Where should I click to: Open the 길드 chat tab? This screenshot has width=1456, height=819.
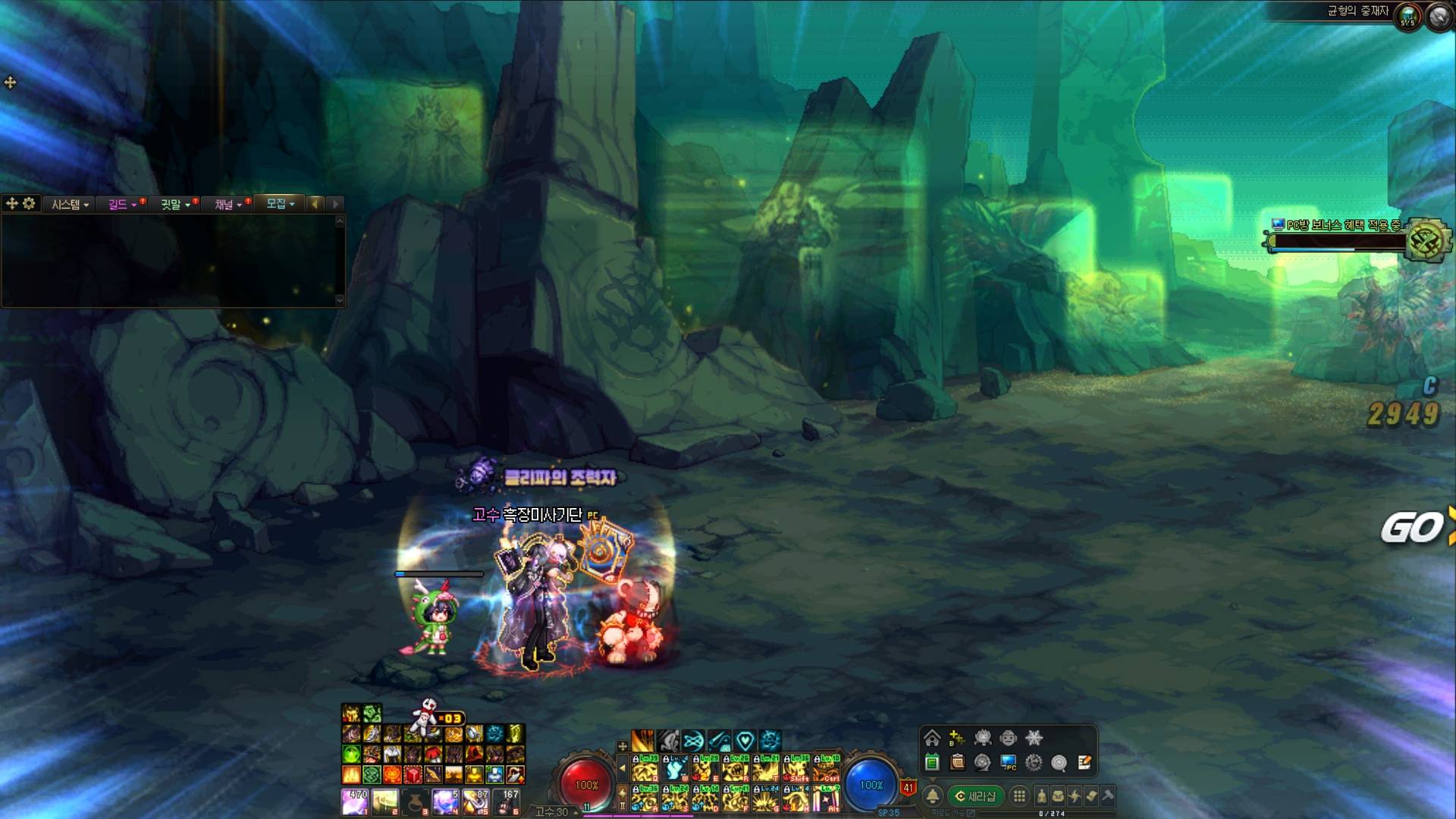coord(121,204)
